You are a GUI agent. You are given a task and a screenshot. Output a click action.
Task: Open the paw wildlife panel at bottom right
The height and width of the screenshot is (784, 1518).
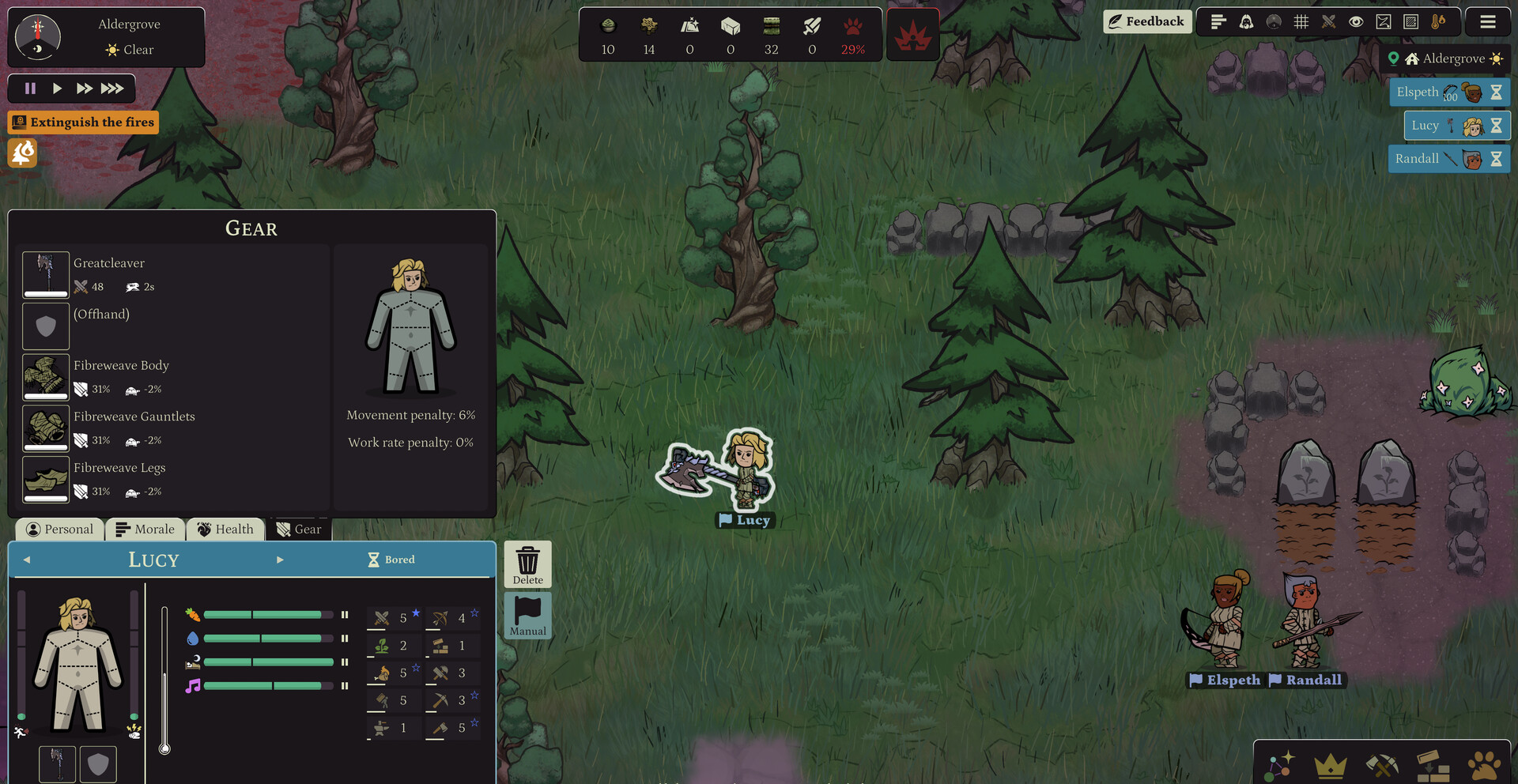pyautogui.click(x=1483, y=765)
